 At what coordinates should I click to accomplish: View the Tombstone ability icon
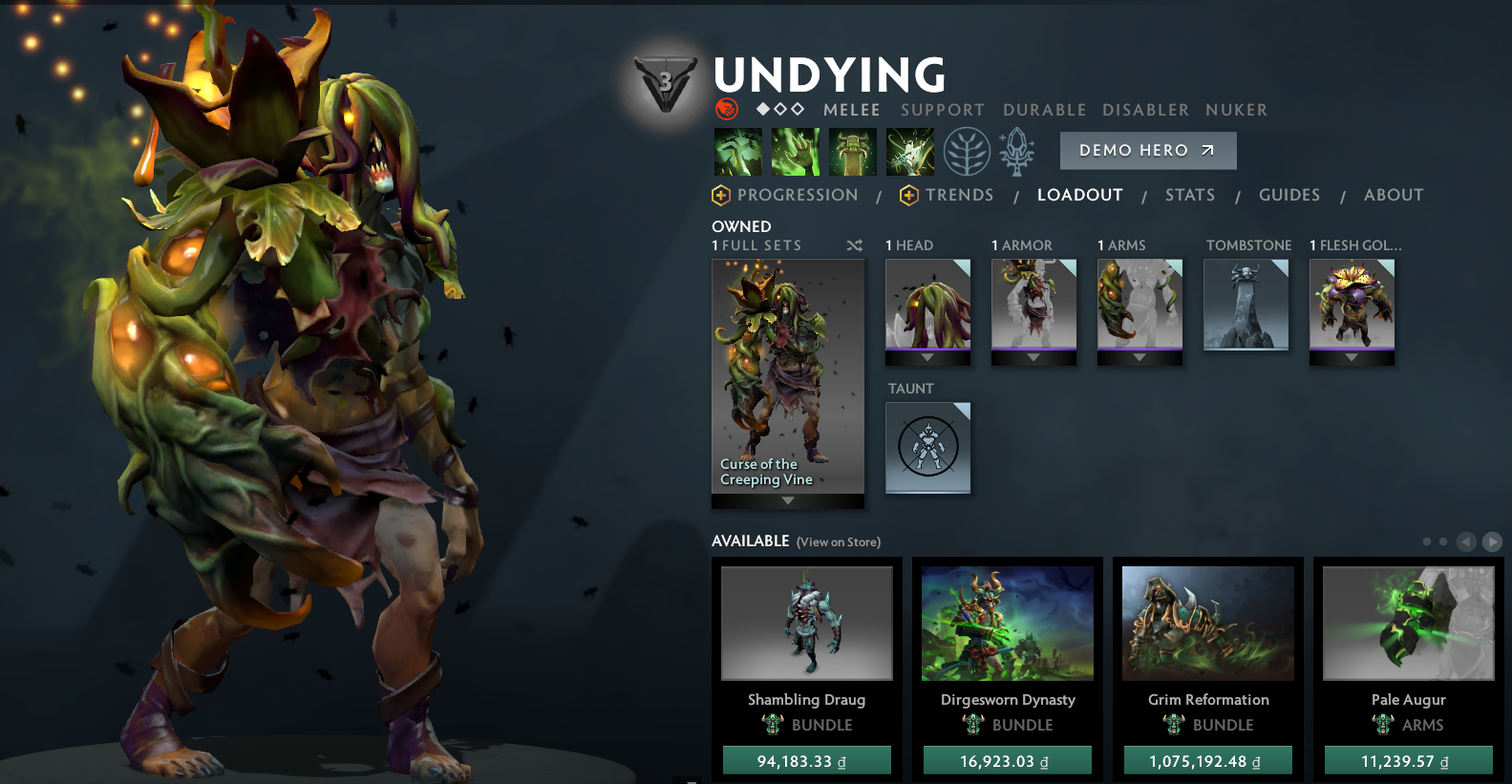pyautogui.click(x=852, y=151)
